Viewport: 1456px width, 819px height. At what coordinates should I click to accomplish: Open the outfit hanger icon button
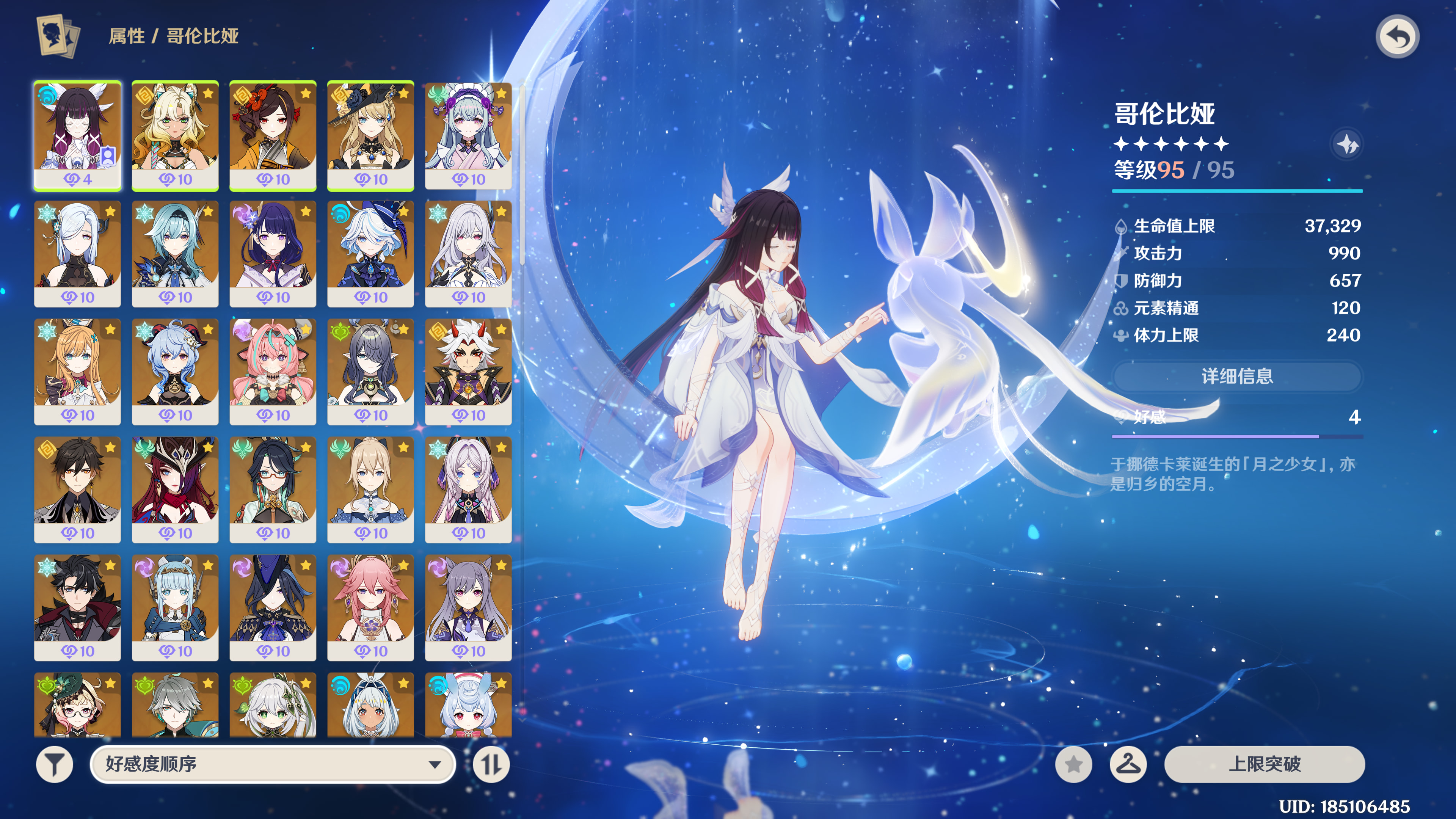[1128, 764]
